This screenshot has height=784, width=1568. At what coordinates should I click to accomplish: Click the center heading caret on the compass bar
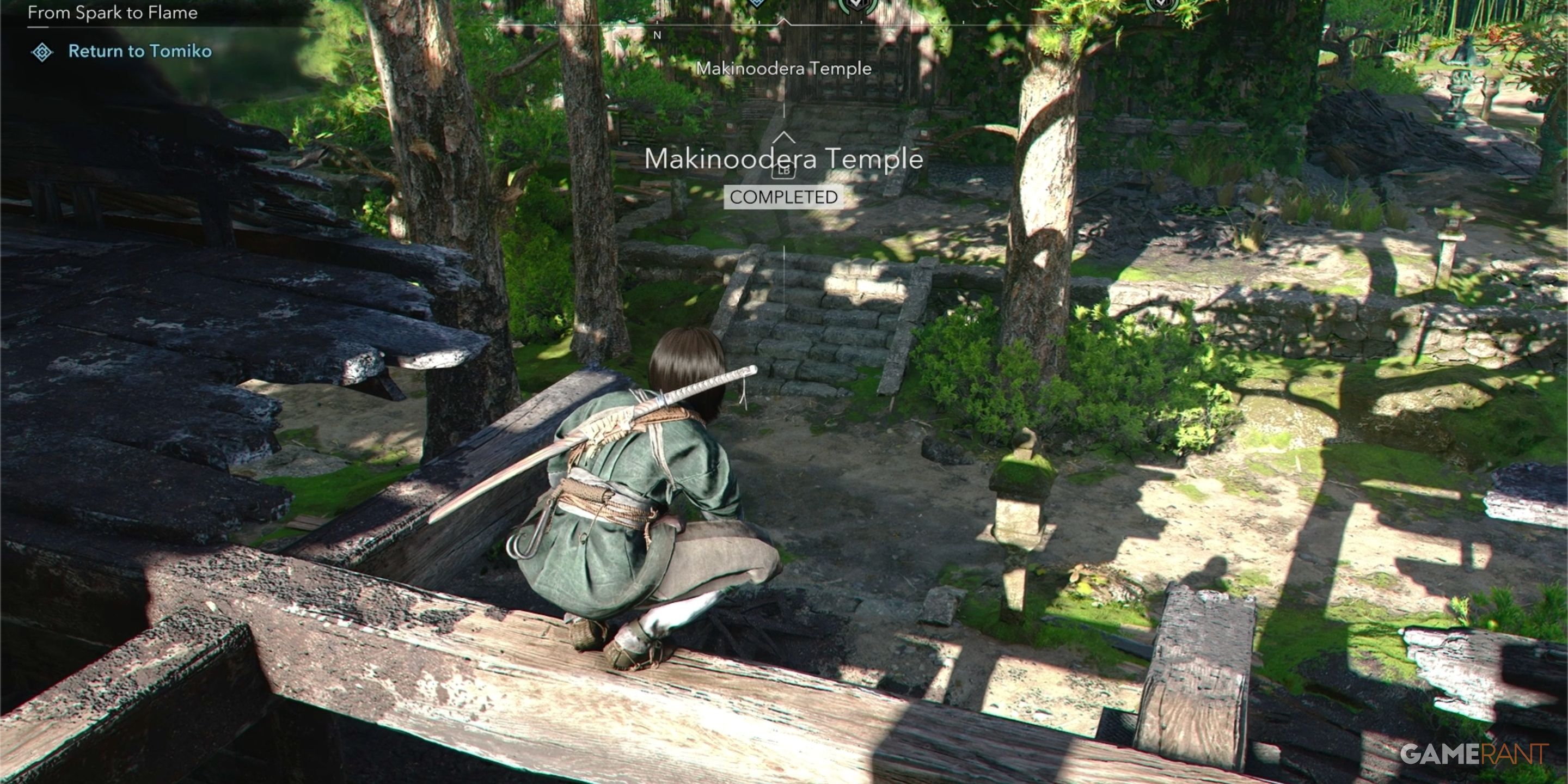[785, 23]
